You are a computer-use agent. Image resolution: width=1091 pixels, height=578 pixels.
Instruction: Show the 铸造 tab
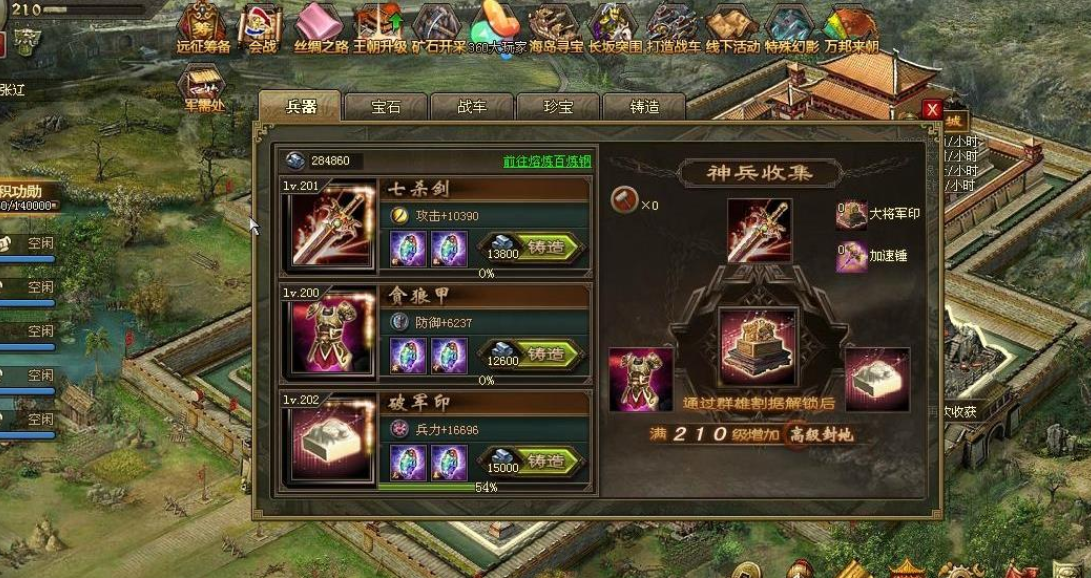coord(644,107)
